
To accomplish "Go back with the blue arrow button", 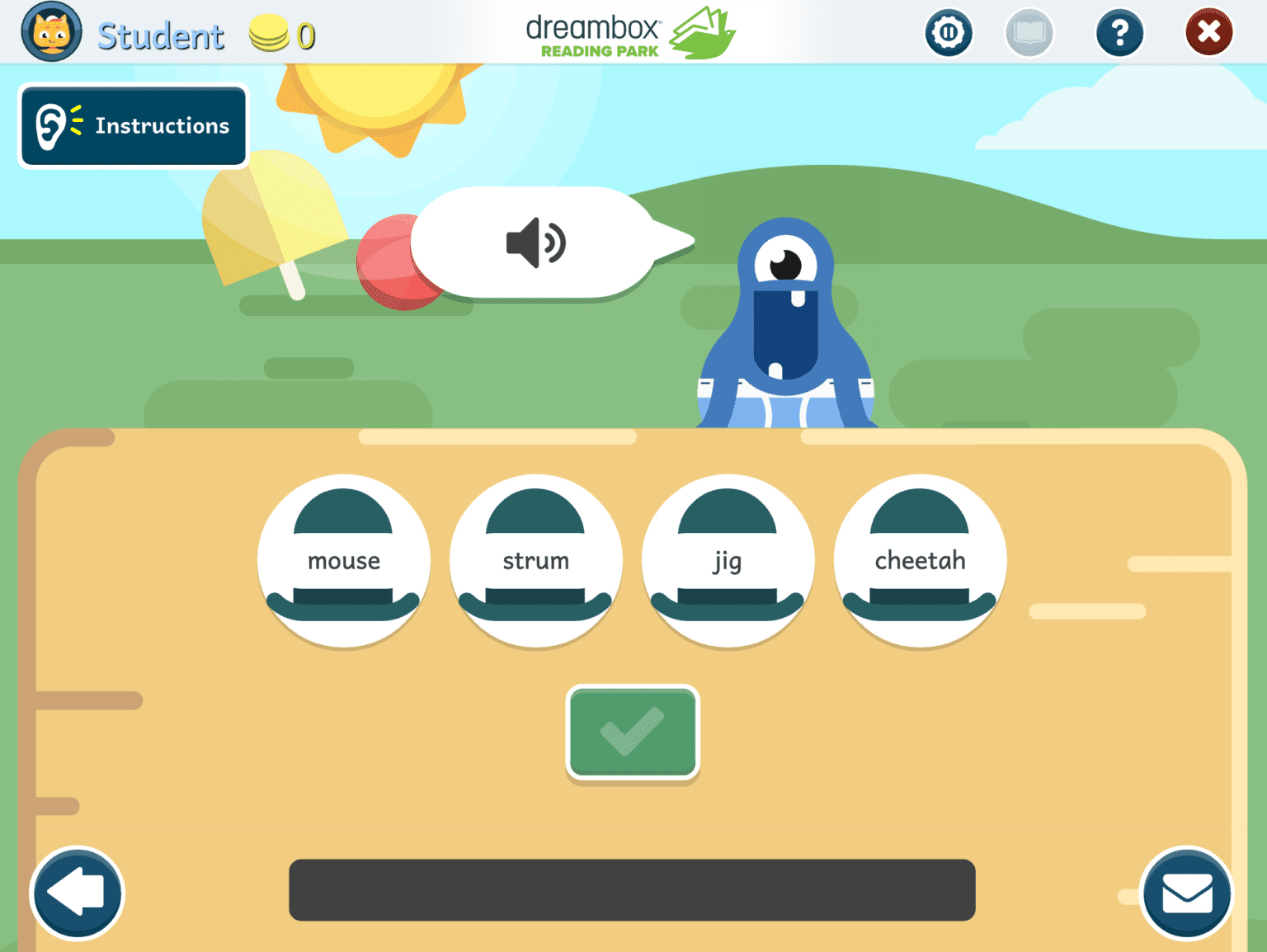I will [77, 893].
